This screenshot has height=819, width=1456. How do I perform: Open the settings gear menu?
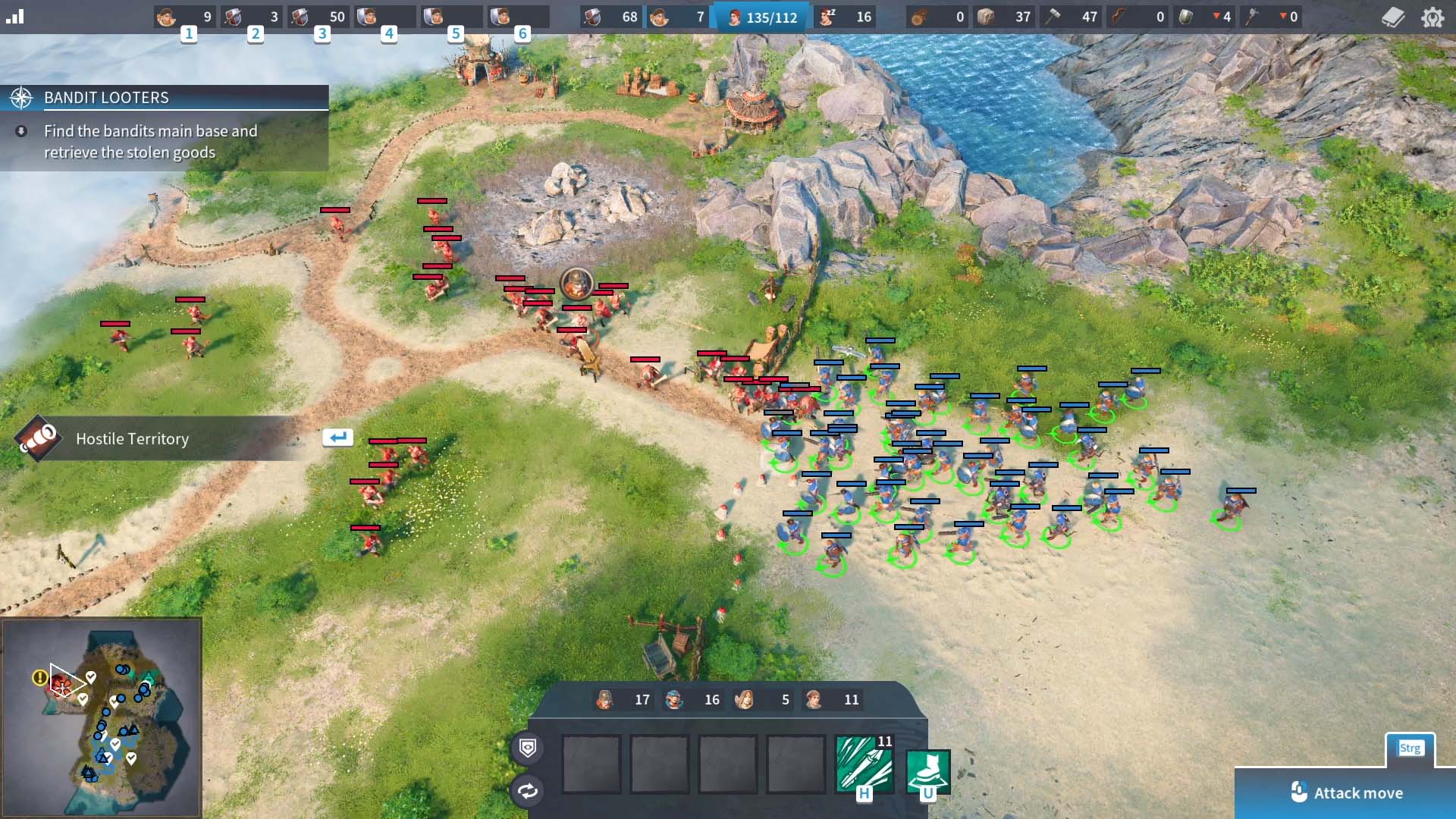(x=1432, y=17)
